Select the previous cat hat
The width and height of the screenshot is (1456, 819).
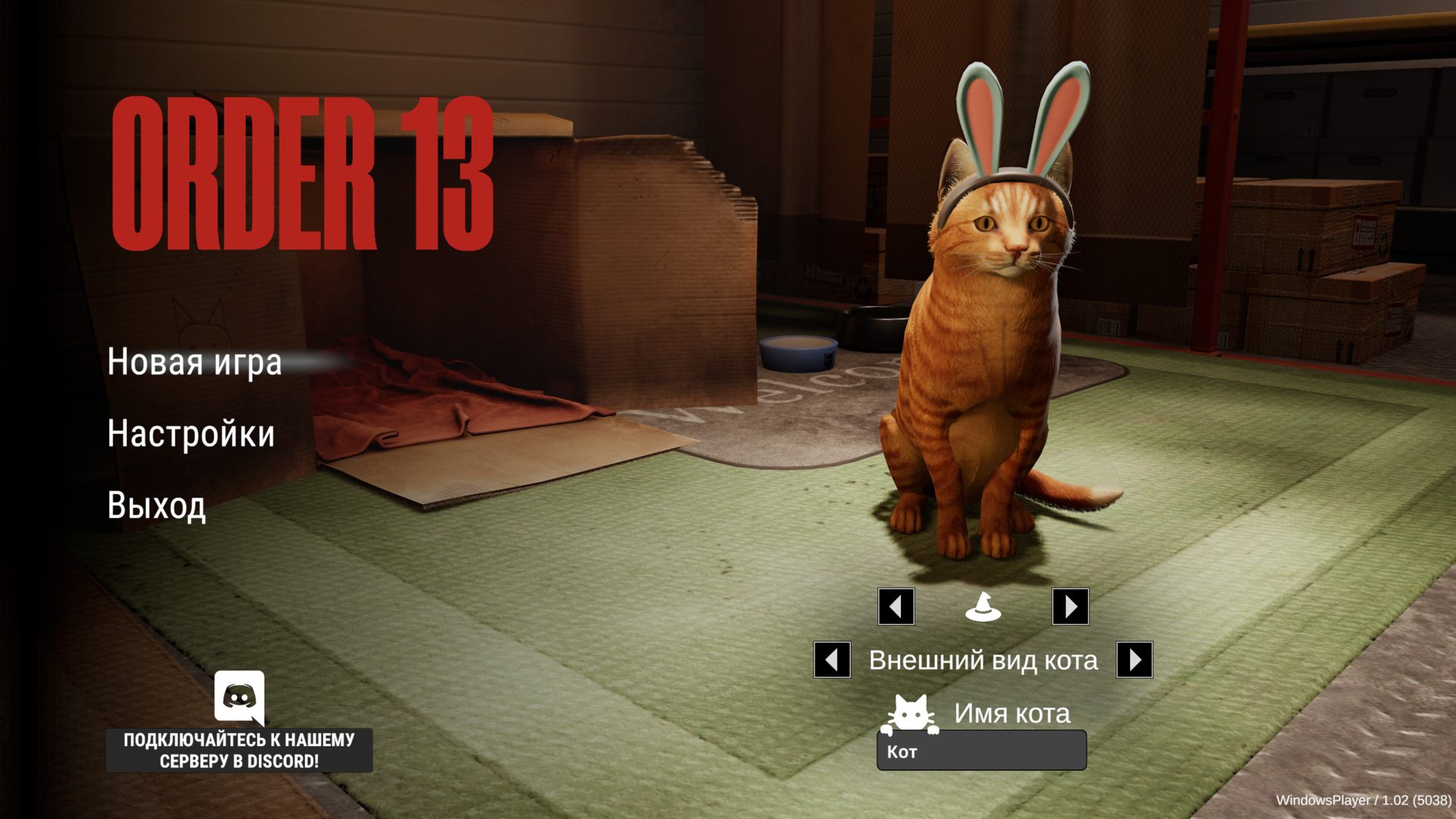[896, 607]
